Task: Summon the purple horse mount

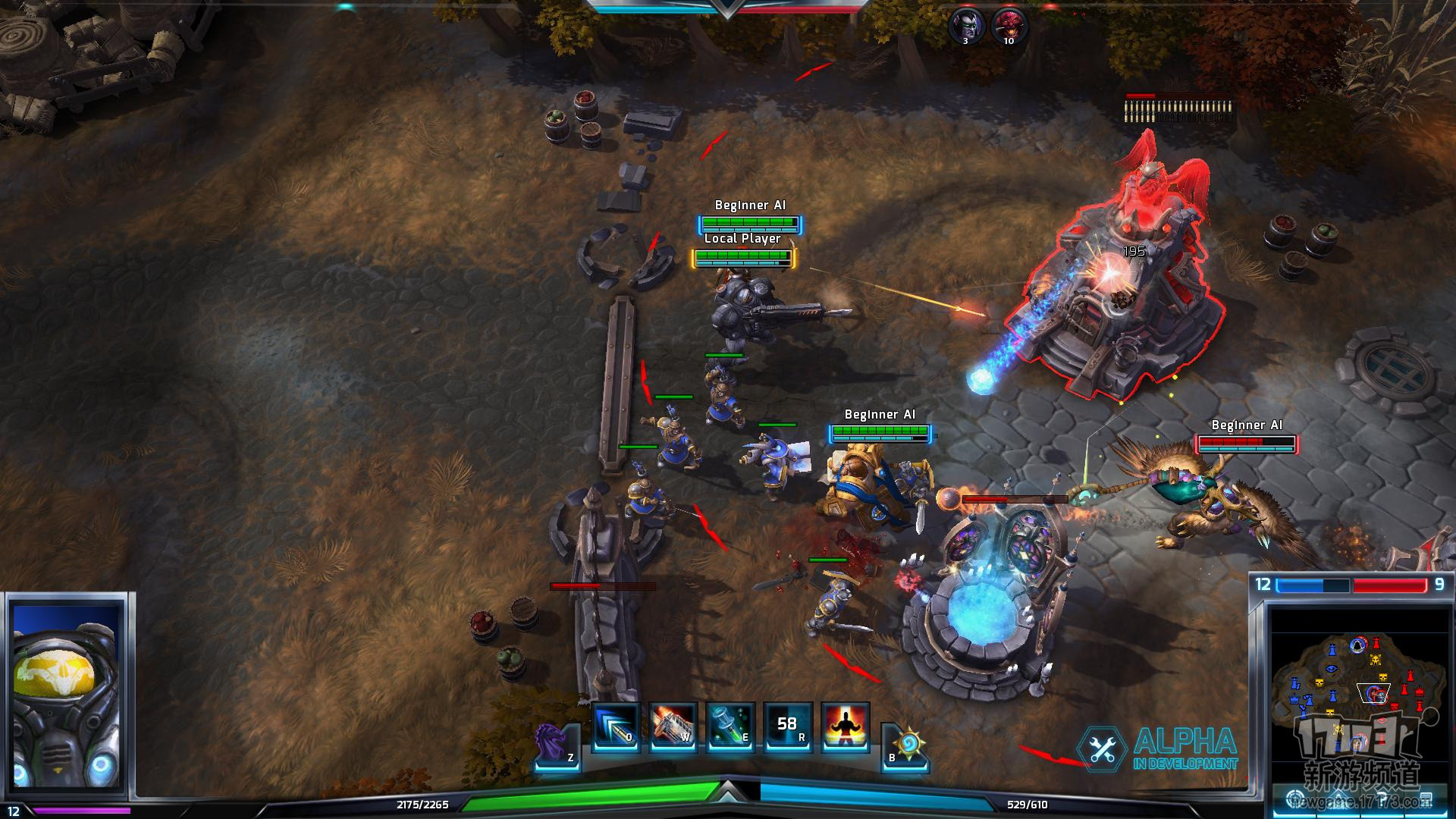Action: 556,743
